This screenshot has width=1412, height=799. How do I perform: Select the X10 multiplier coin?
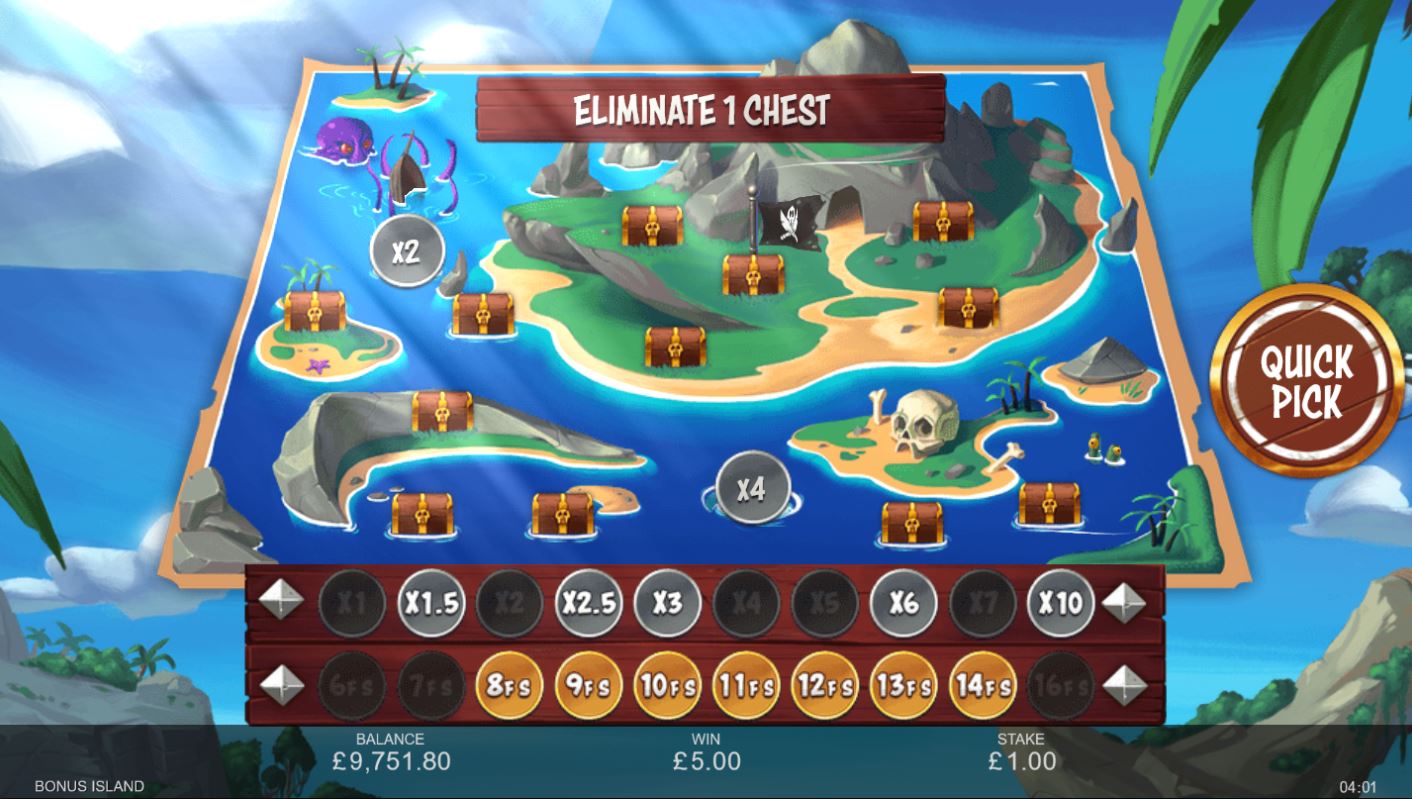pyautogui.click(x=1060, y=603)
